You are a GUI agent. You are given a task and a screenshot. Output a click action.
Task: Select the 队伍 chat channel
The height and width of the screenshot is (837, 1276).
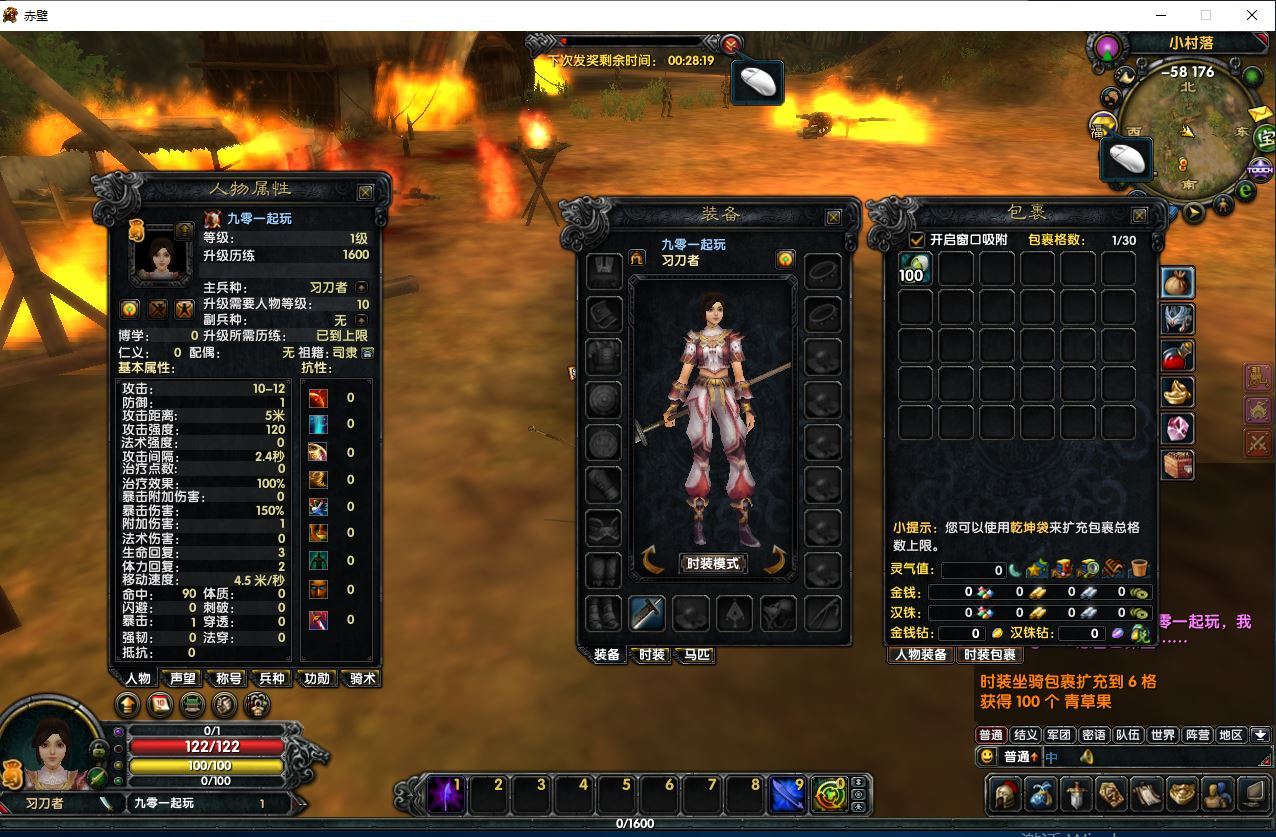pos(1128,735)
